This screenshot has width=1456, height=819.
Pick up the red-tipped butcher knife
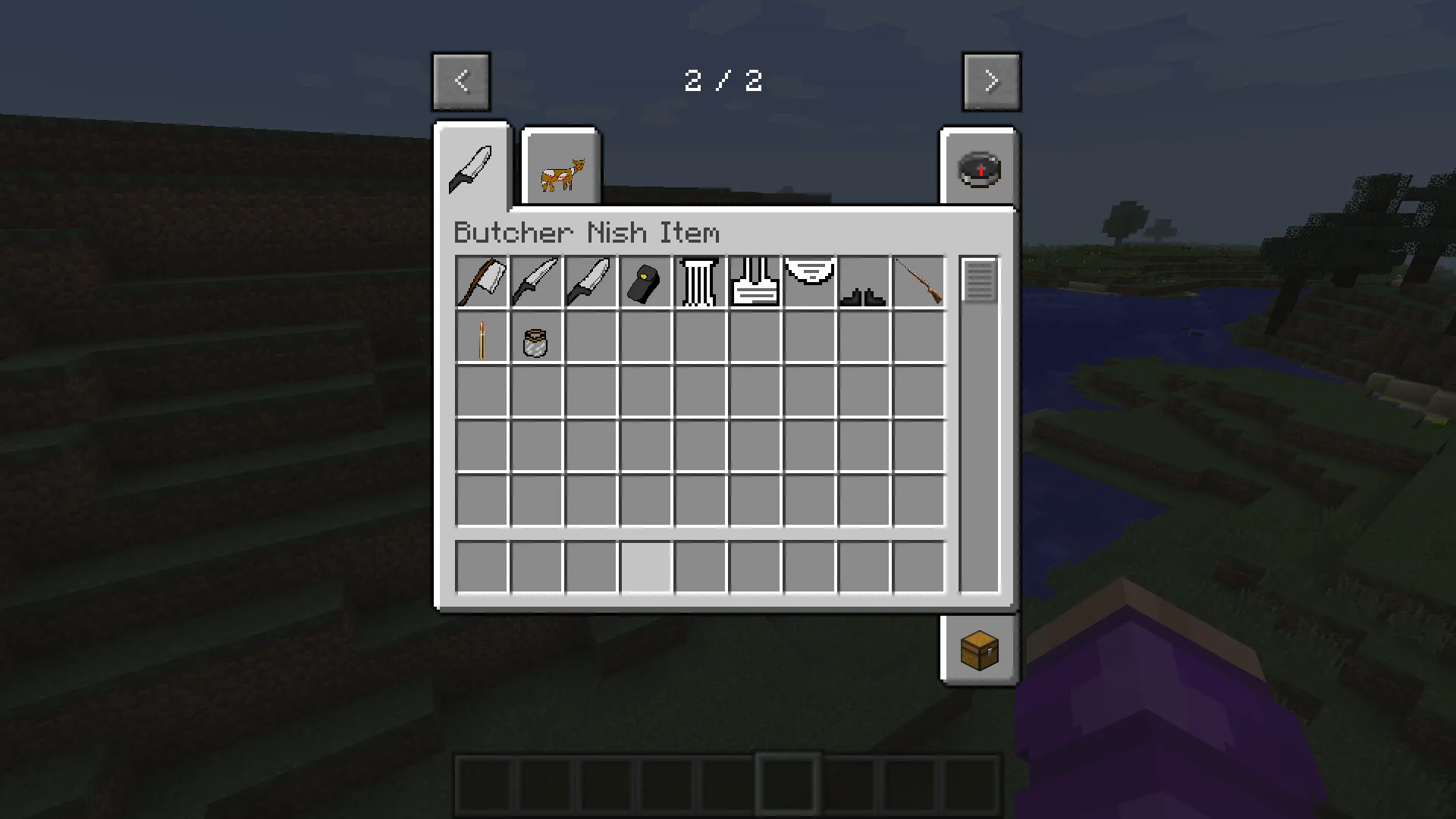click(x=536, y=282)
